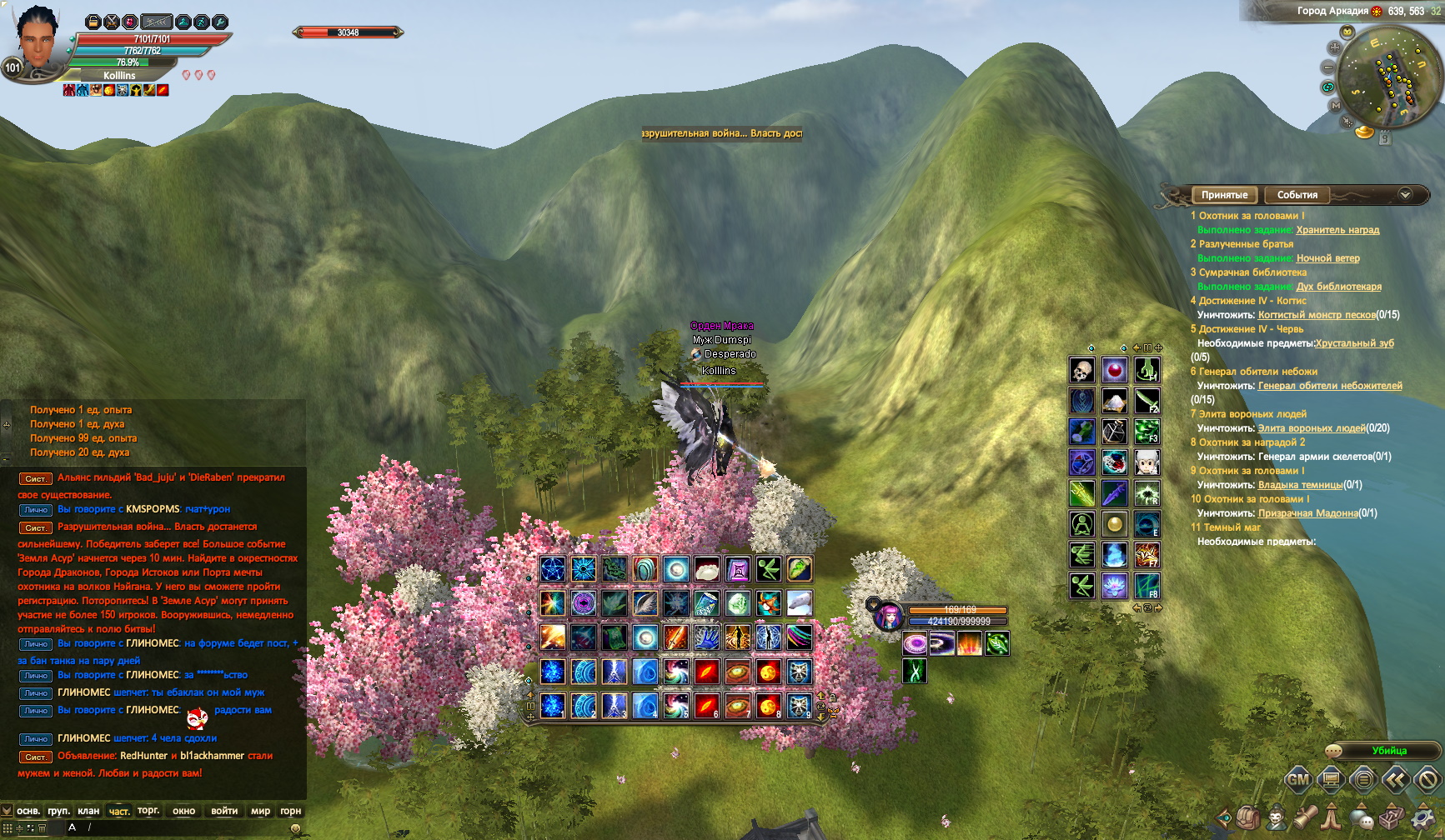This screenshot has width=1445, height=840.
Task: Collapse the quest tracker with the arrow button
Action: click(1405, 195)
